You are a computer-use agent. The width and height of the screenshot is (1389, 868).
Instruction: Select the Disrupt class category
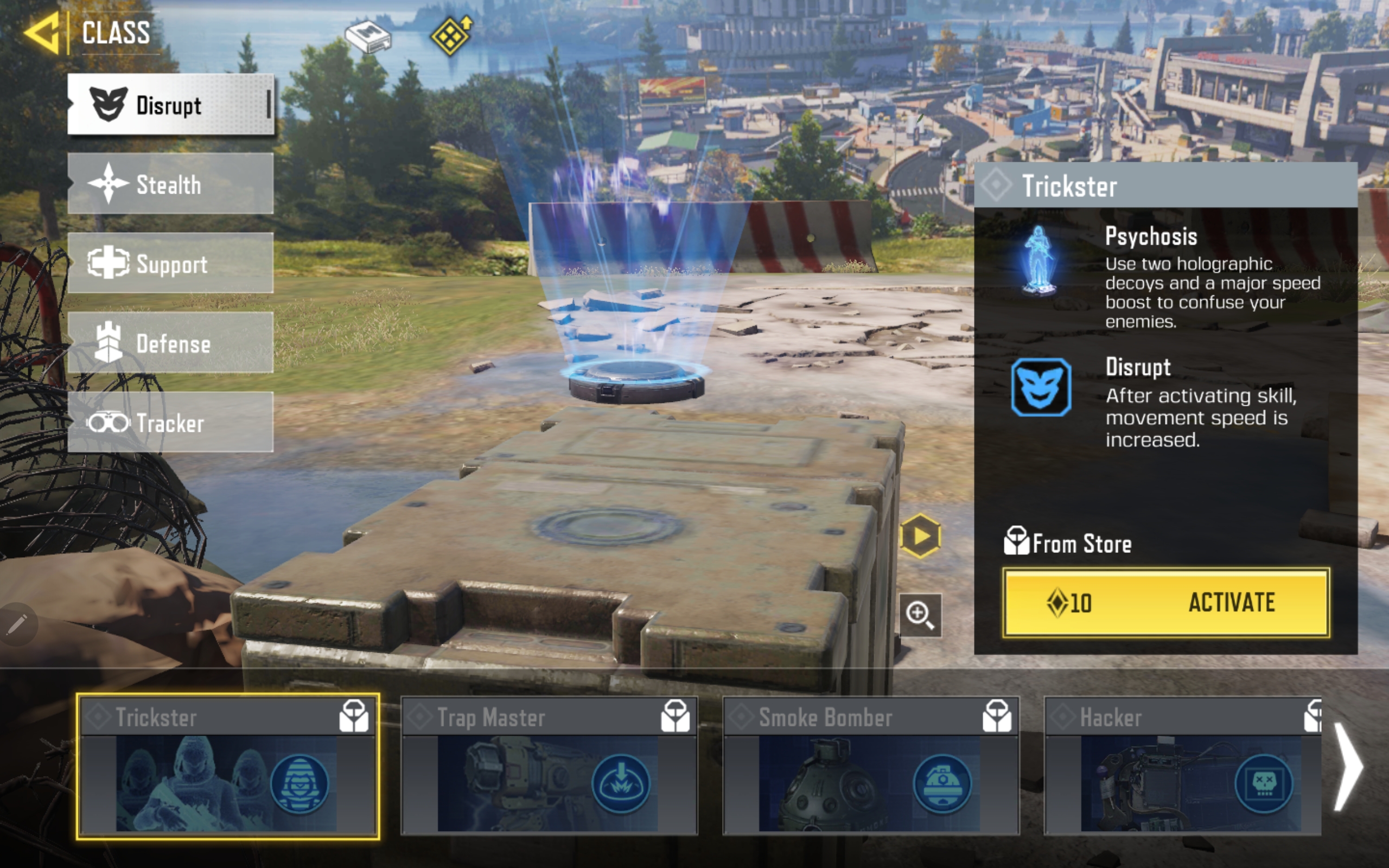coord(170,105)
